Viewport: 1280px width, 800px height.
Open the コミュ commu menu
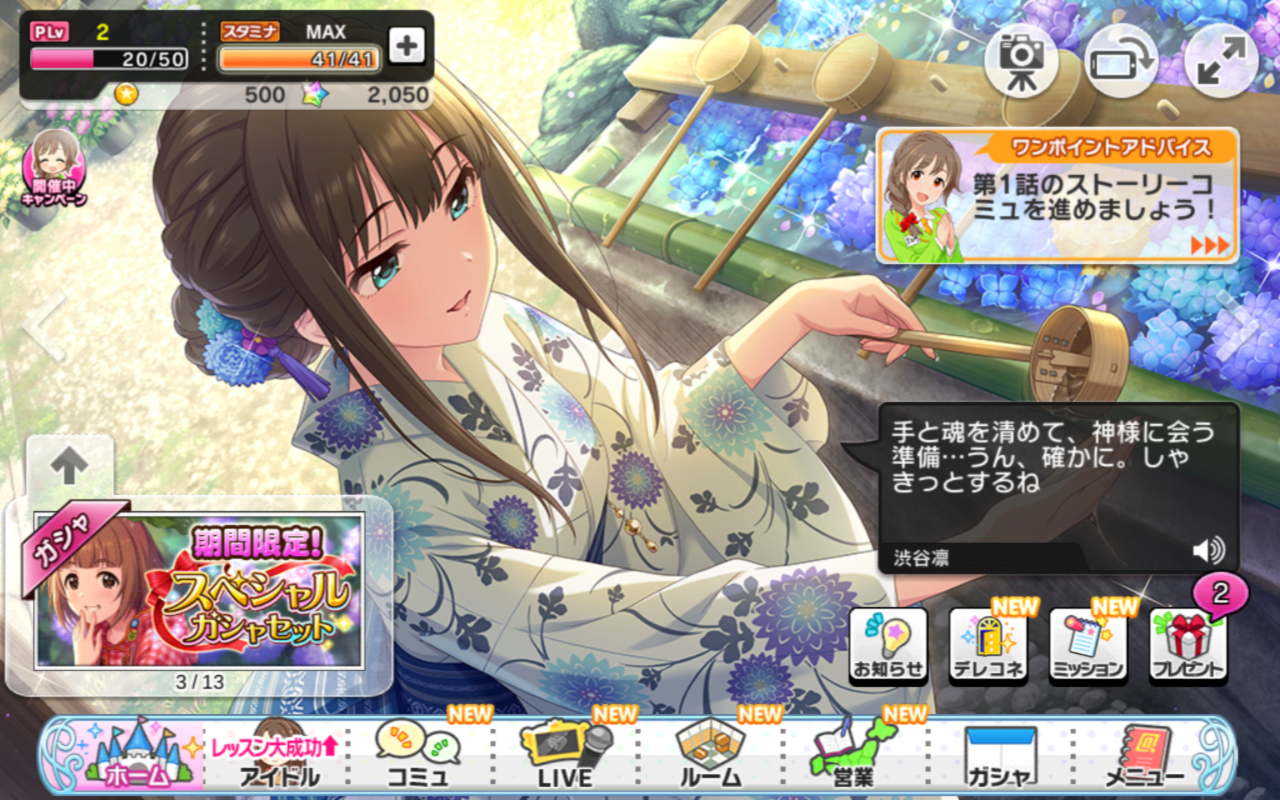click(x=418, y=757)
